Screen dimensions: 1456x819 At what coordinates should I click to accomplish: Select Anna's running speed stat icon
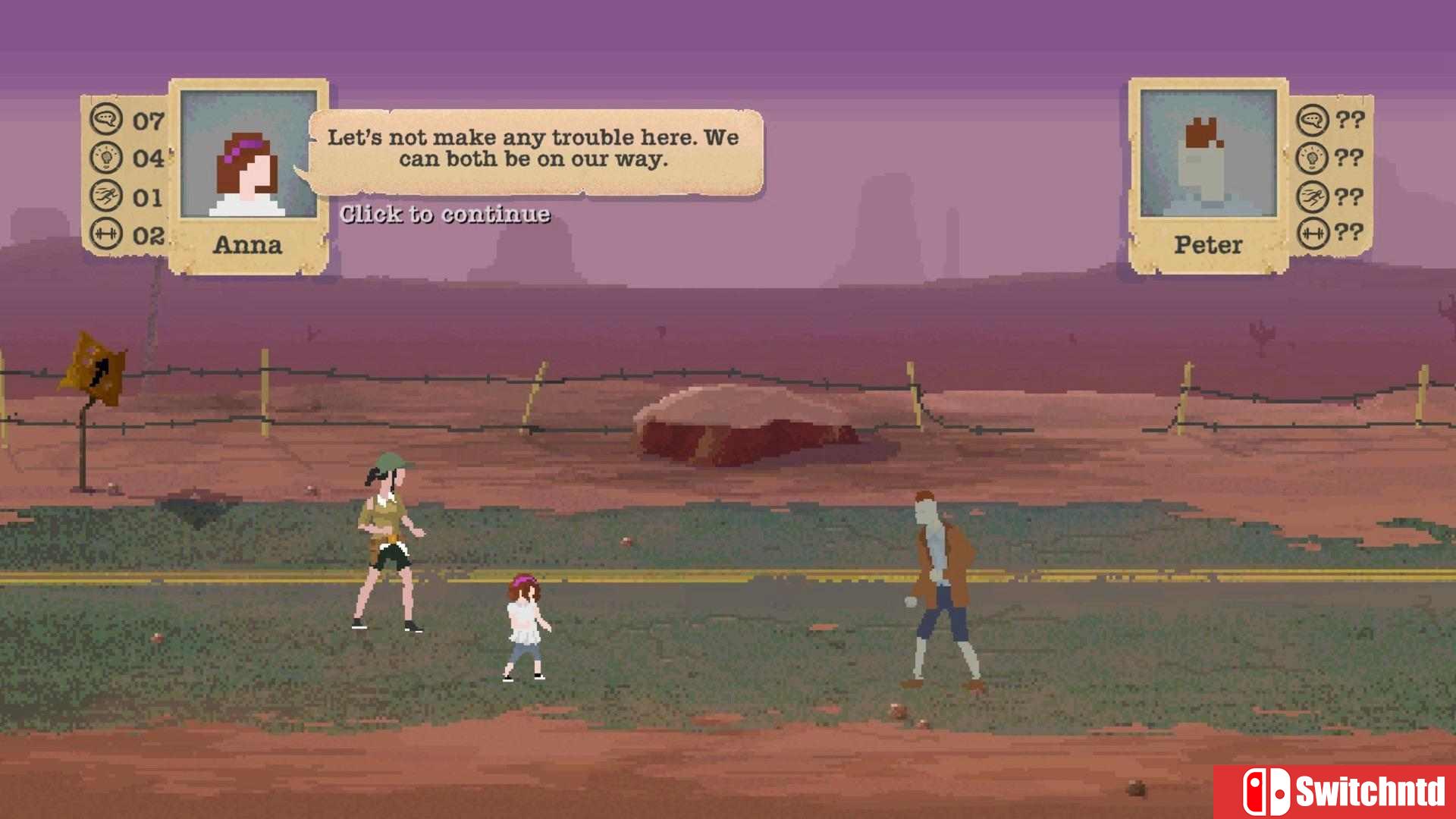pyautogui.click(x=108, y=195)
